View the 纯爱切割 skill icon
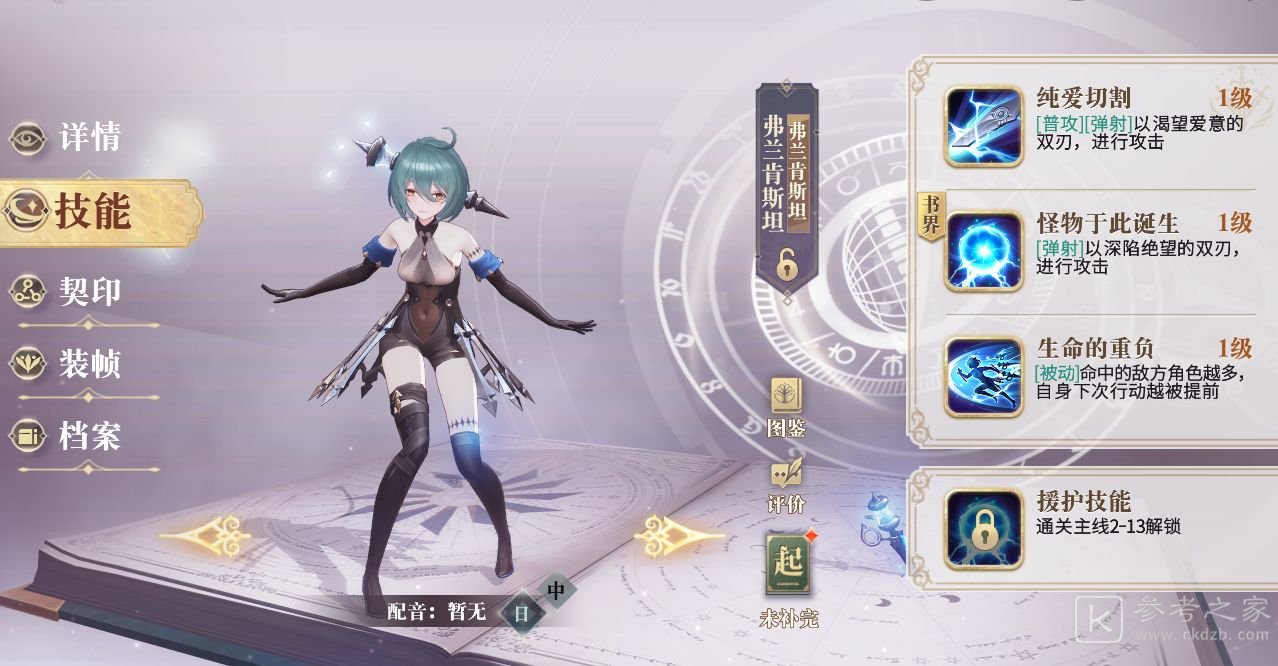Screen dimensions: 1278x666 (983, 127)
